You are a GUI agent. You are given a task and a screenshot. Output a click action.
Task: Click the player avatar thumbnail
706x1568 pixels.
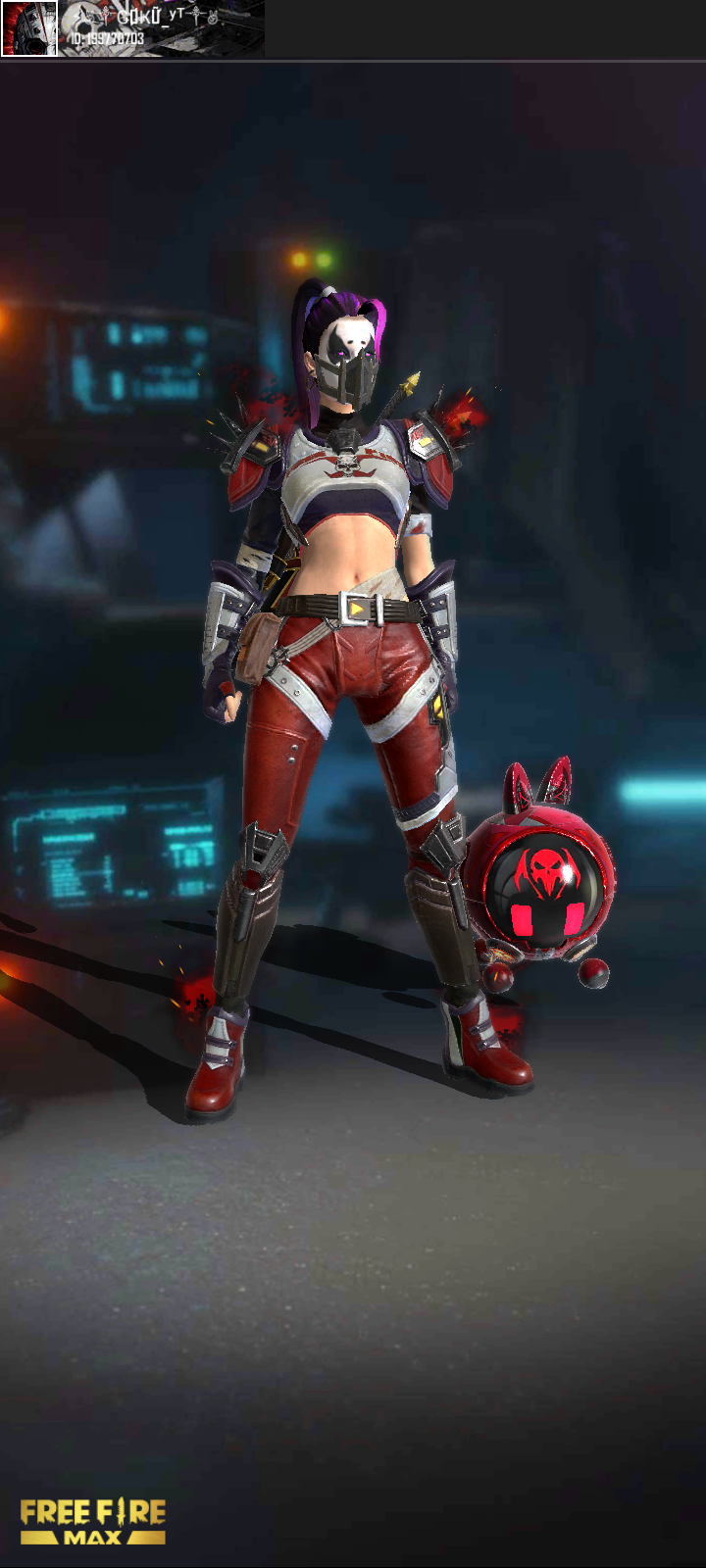(29, 28)
